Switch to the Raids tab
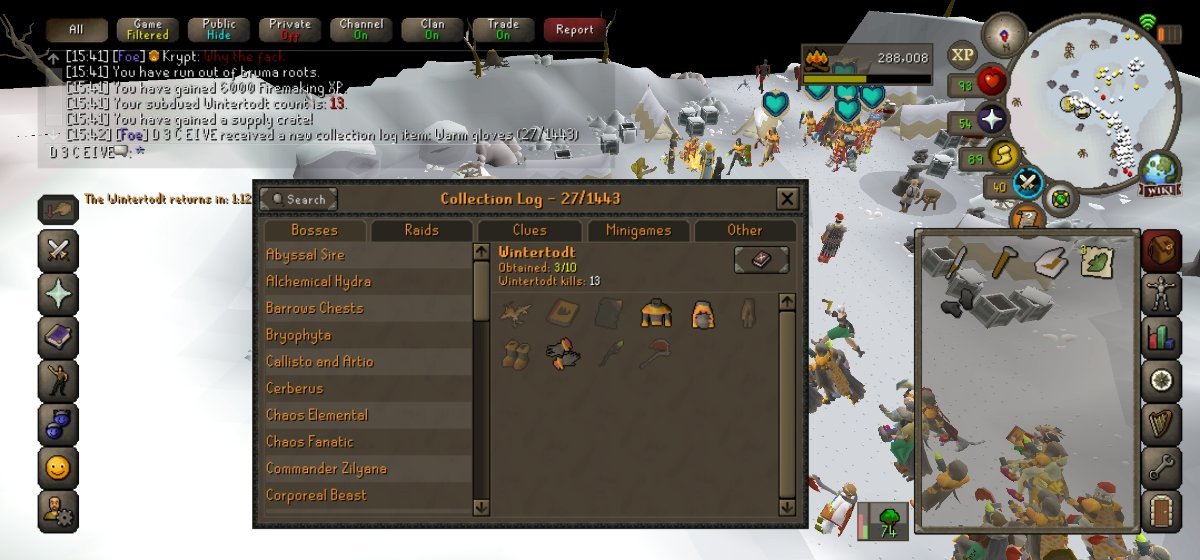The image size is (1200, 560). 421,231
